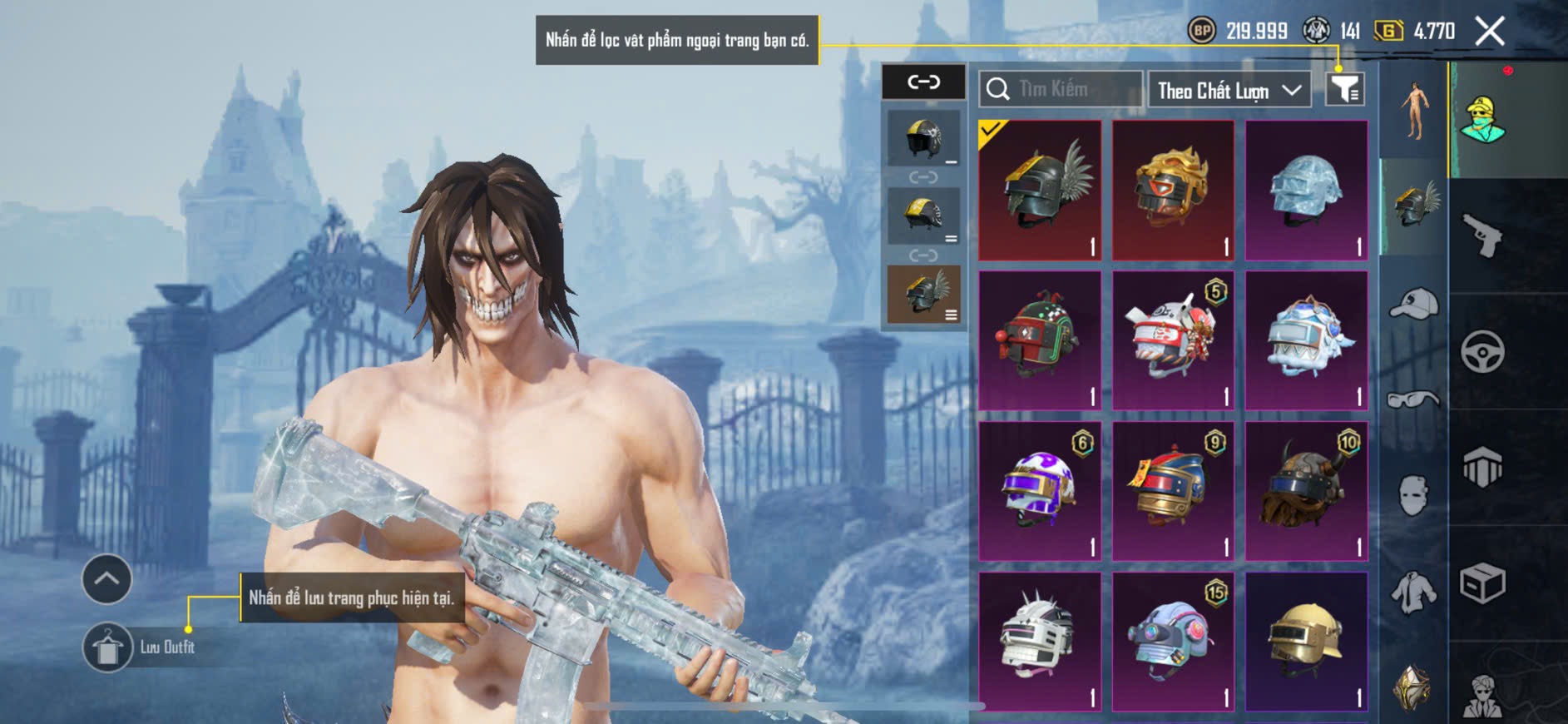This screenshot has width=1568, height=724.
Task: Switch to the cap headwear tab
Action: (1413, 304)
